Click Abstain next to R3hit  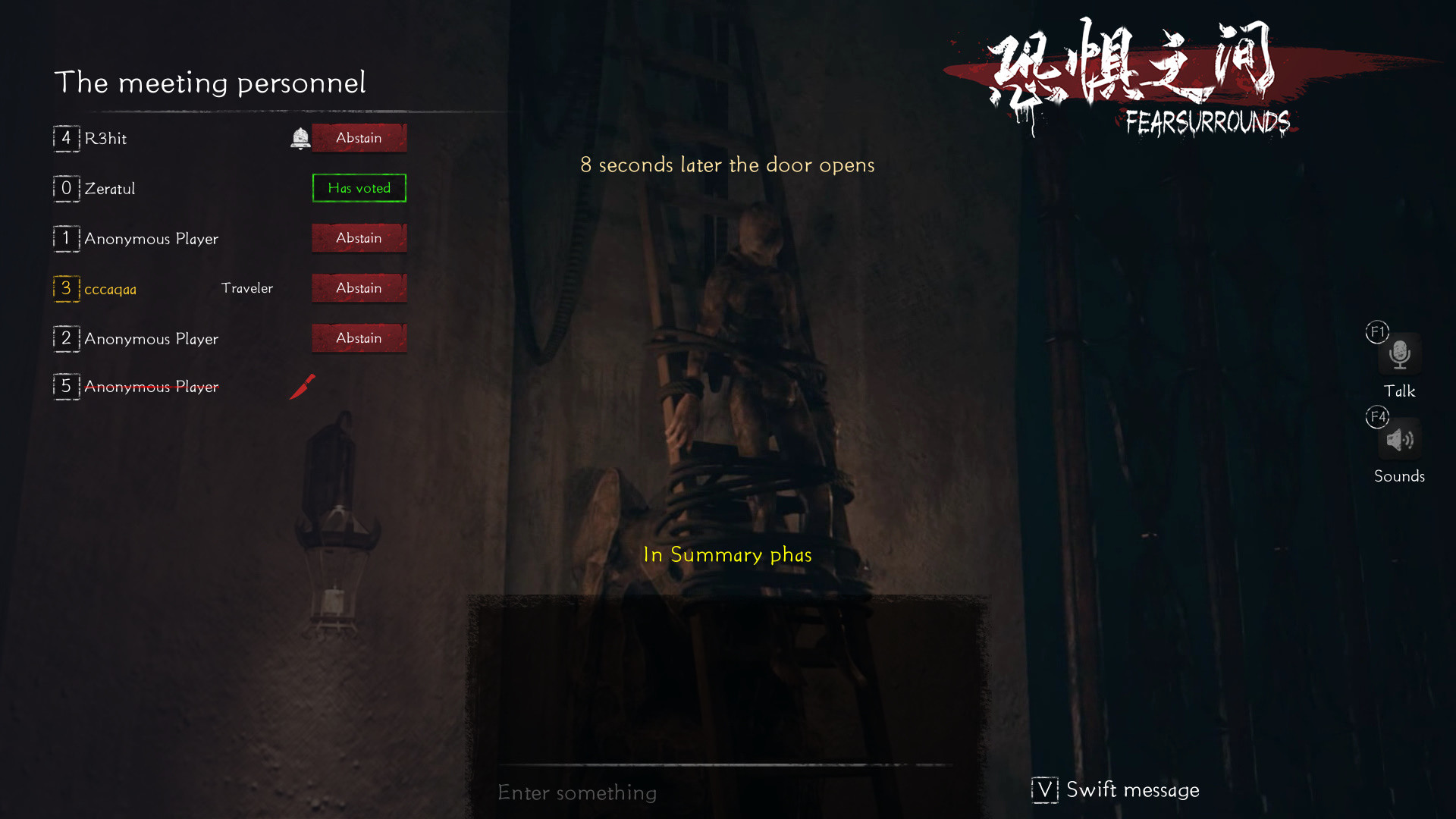(x=359, y=138)
